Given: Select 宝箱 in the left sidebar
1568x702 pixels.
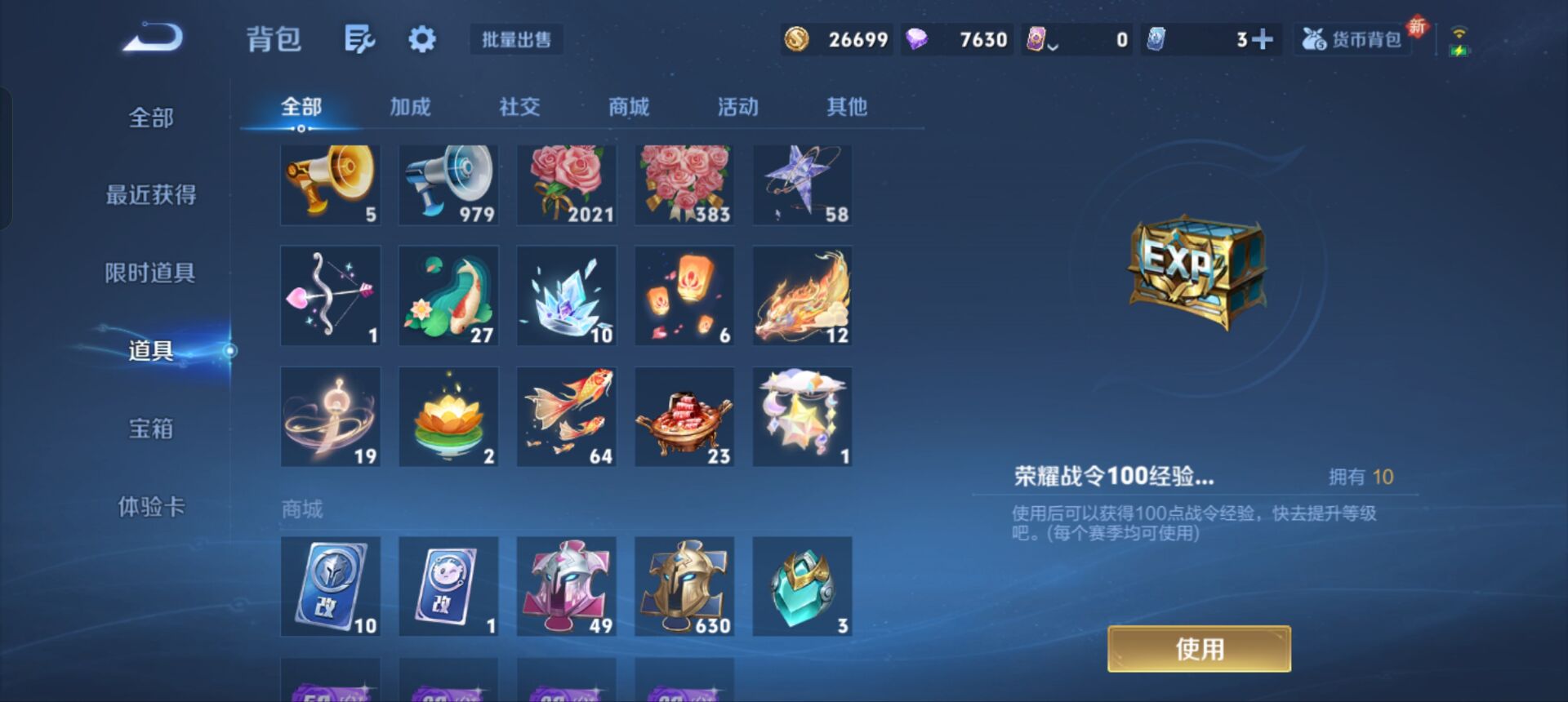Looking at the screenshot, I should [x=151, y=429].
